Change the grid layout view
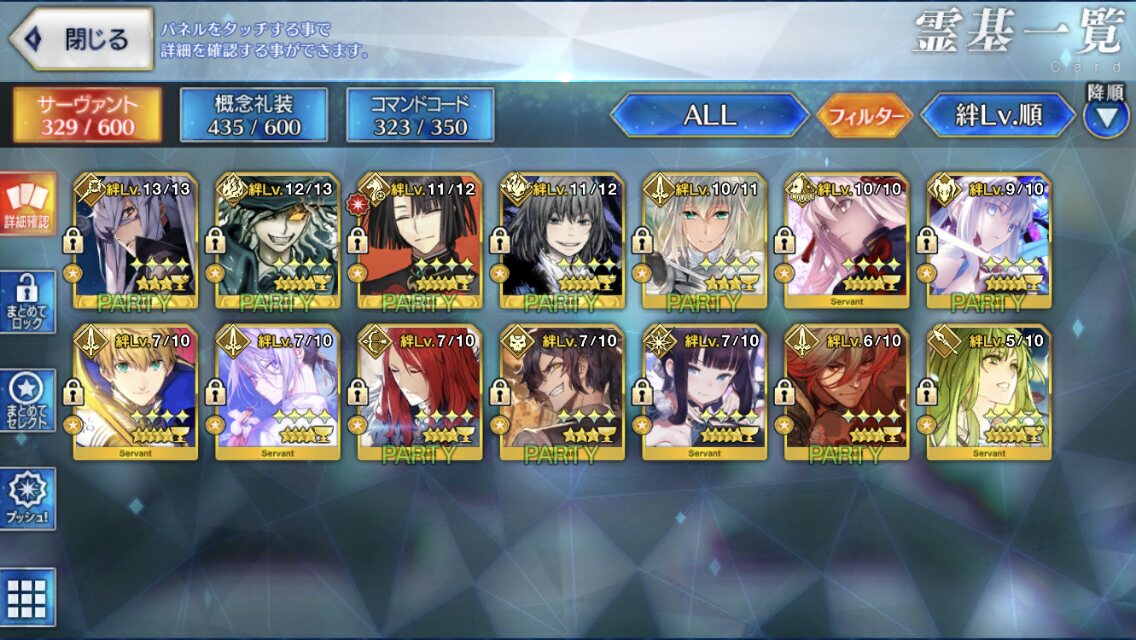 coord(27,597)
